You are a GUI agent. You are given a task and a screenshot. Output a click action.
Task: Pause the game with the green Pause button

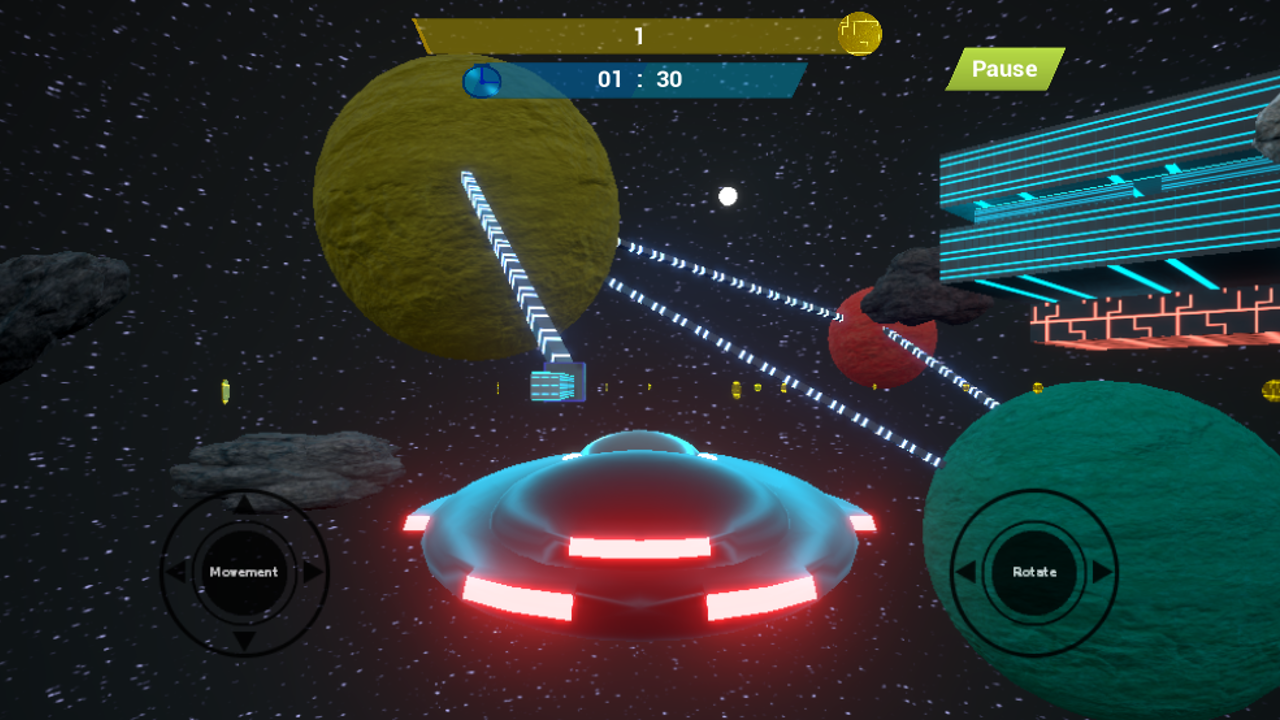(1004, 69)
